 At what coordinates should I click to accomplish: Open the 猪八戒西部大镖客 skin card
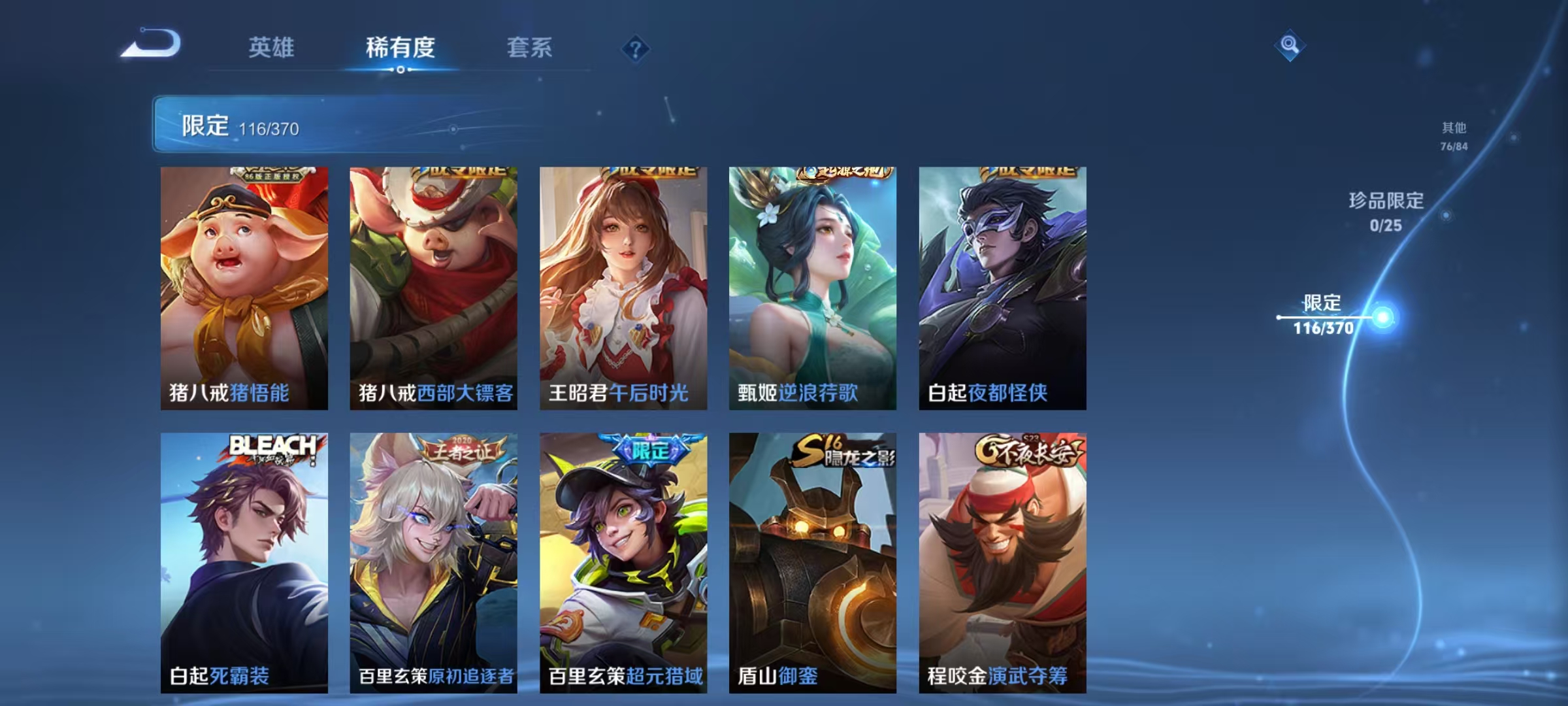pos(431,288)
